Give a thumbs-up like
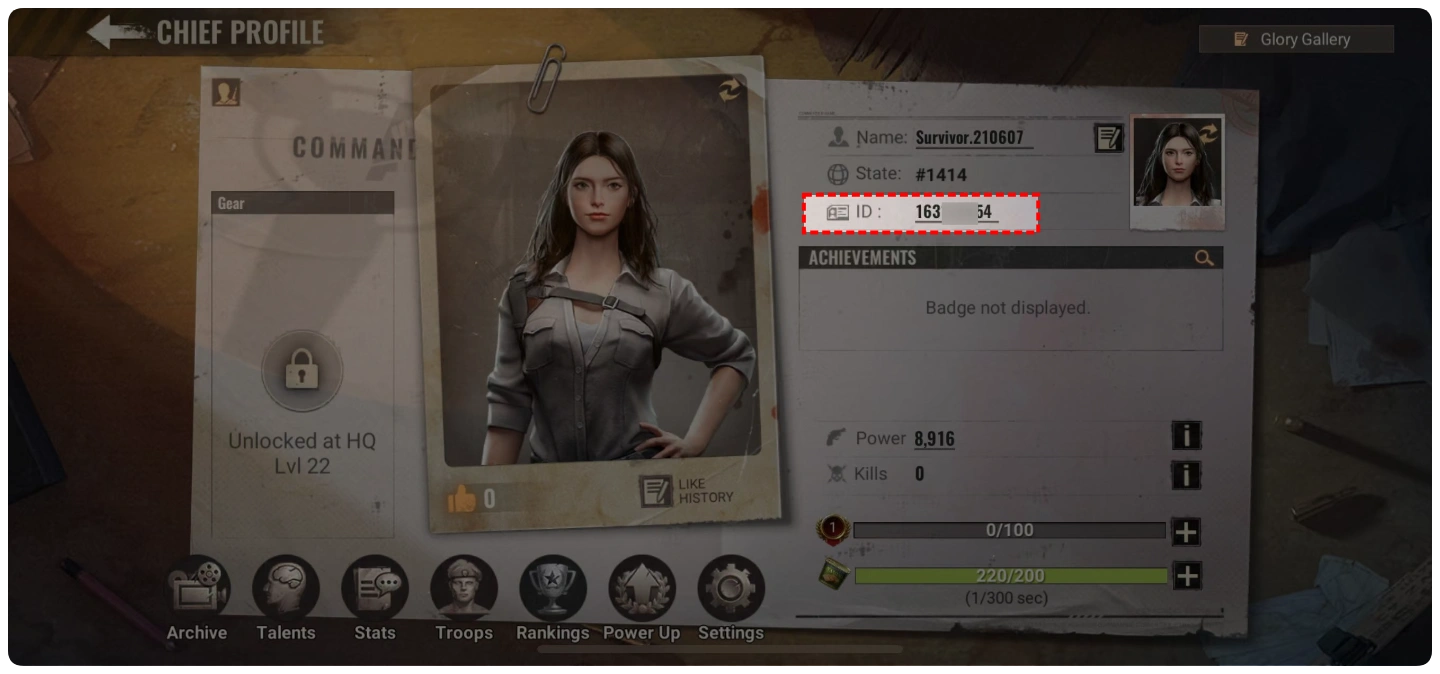 tap(462, 498)
